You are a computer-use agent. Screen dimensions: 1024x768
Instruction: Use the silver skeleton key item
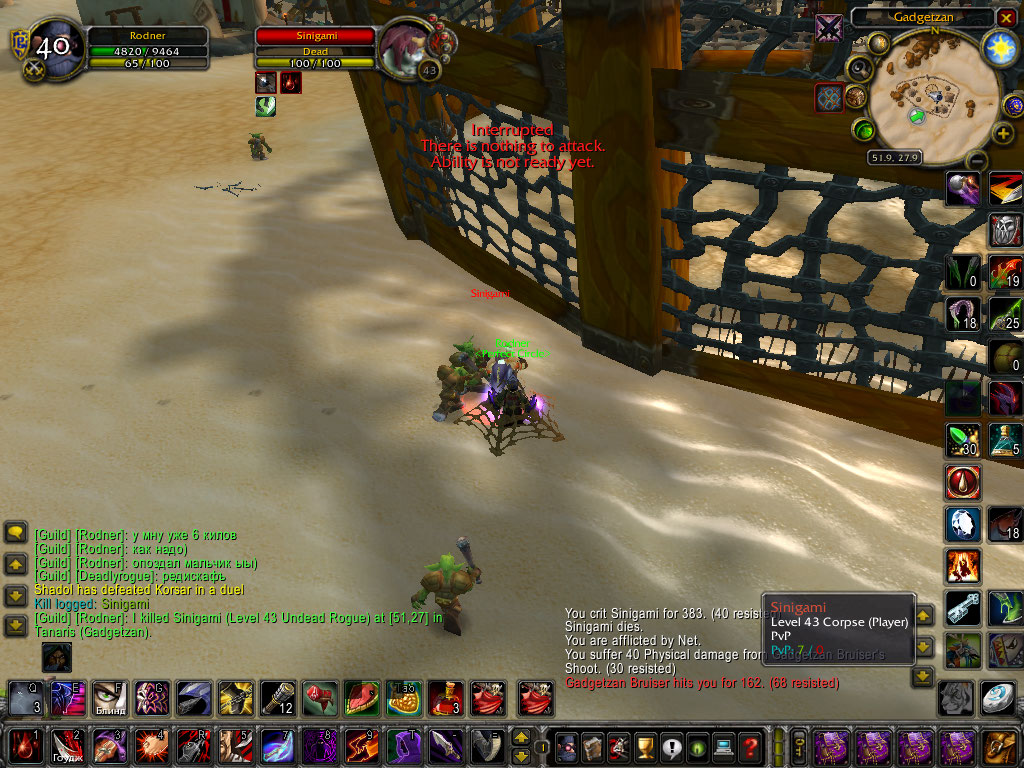(x=963, y=608)
